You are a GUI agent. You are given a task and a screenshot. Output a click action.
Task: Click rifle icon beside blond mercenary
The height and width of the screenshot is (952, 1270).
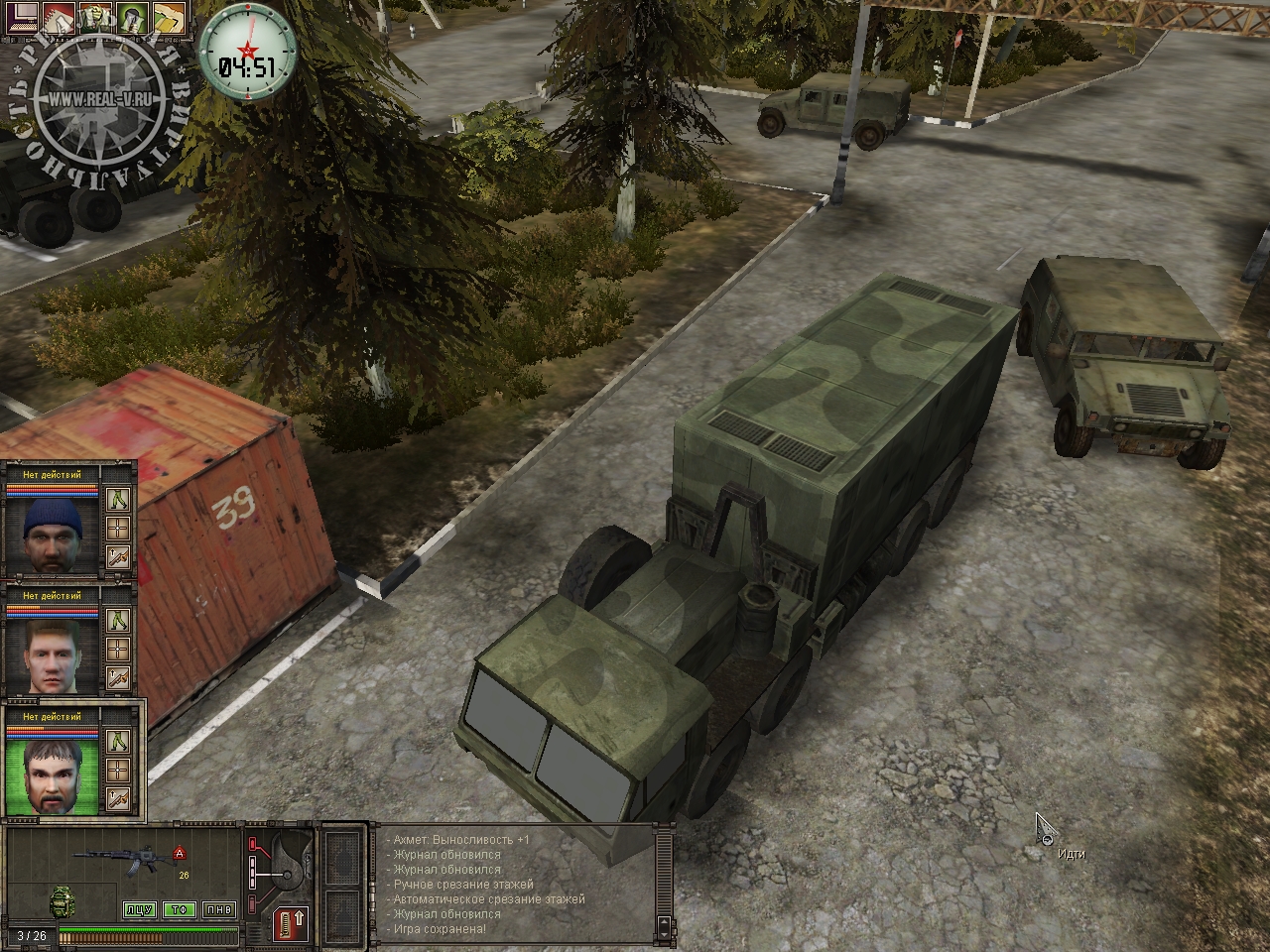click(119, 679)
